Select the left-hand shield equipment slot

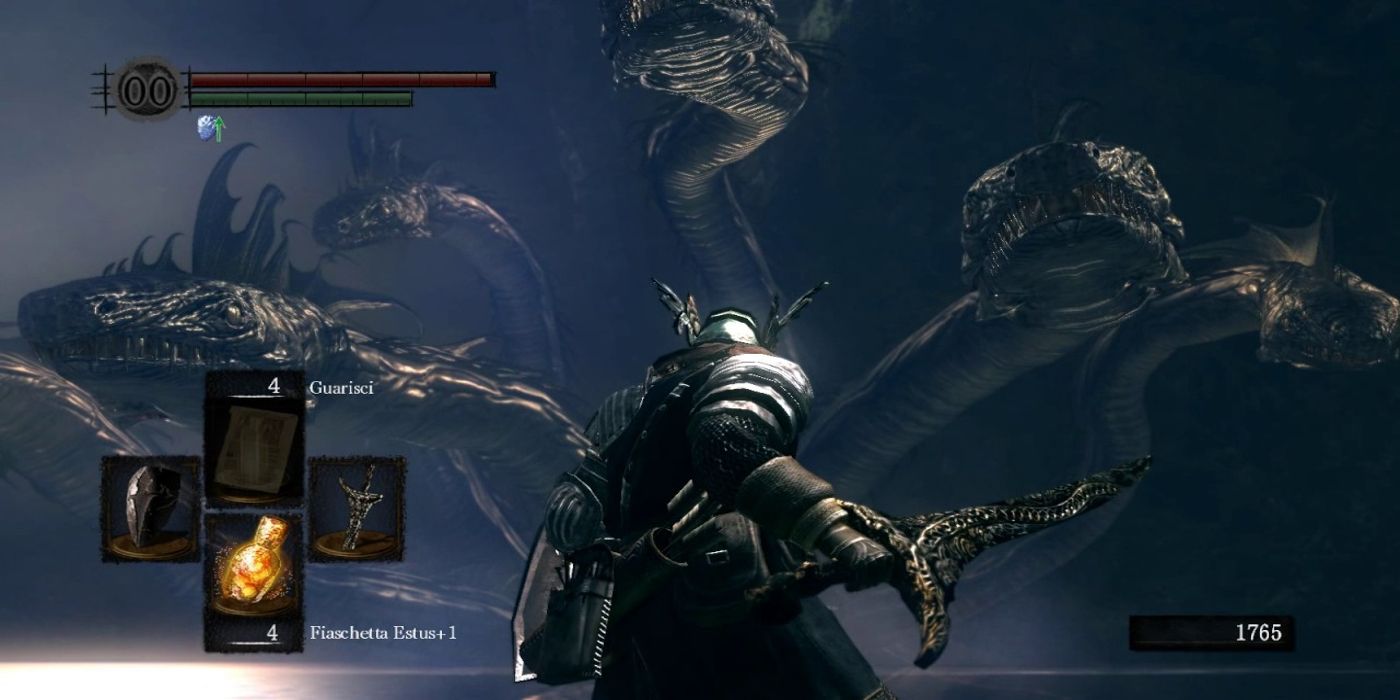[151, 507]
